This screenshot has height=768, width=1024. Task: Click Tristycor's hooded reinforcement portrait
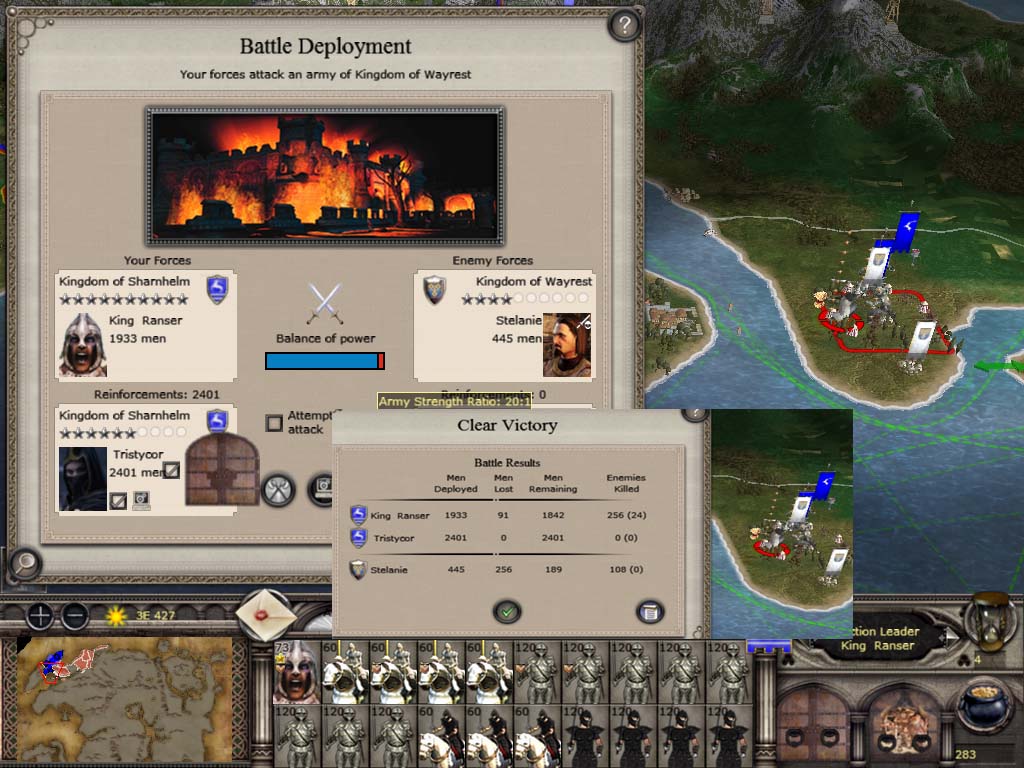tap(83, 478)
